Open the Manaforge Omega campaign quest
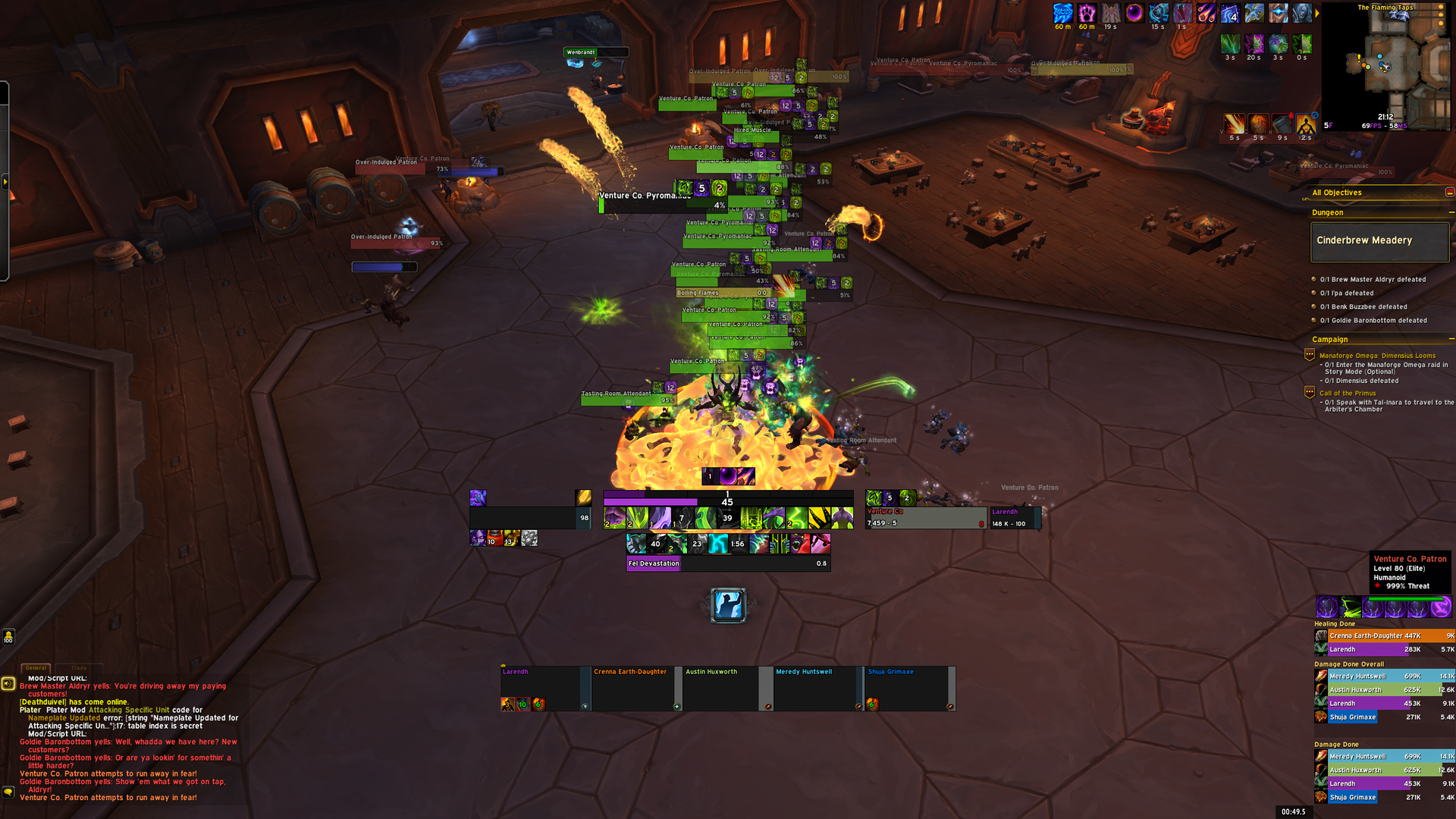This screenshot has width=1456, height=819. [x=1377, y=356]
